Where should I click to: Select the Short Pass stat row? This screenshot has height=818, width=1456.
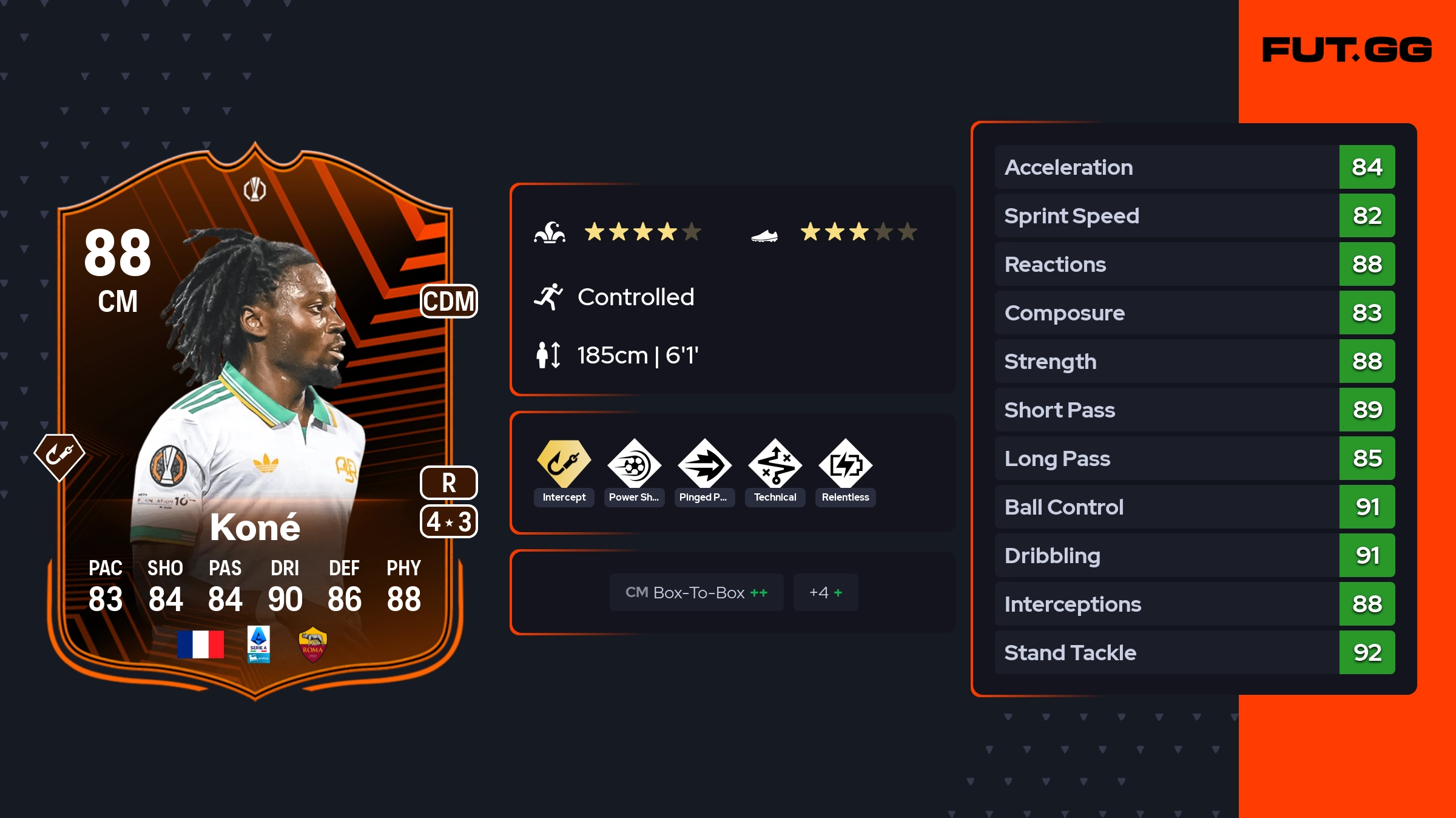tap(1194, 410)
